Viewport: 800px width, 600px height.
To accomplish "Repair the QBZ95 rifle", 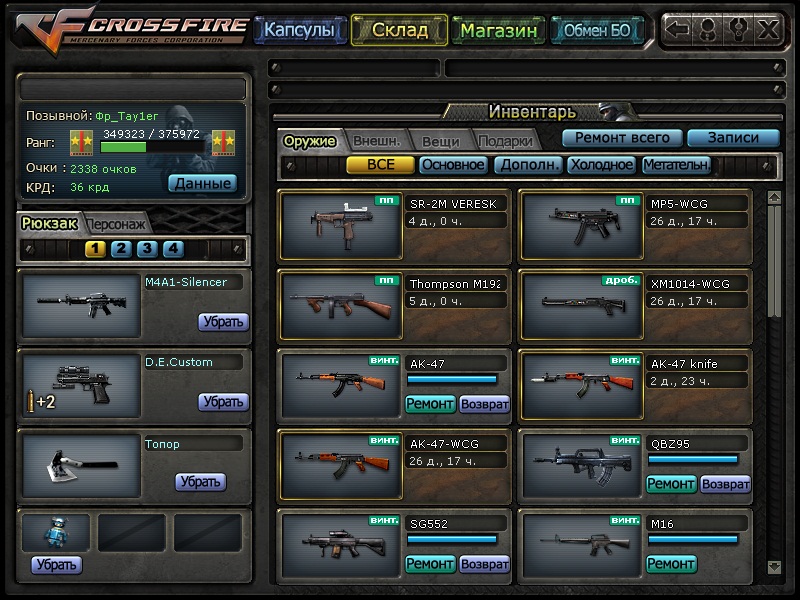I will pyautogui.click(x=670, y=484).
